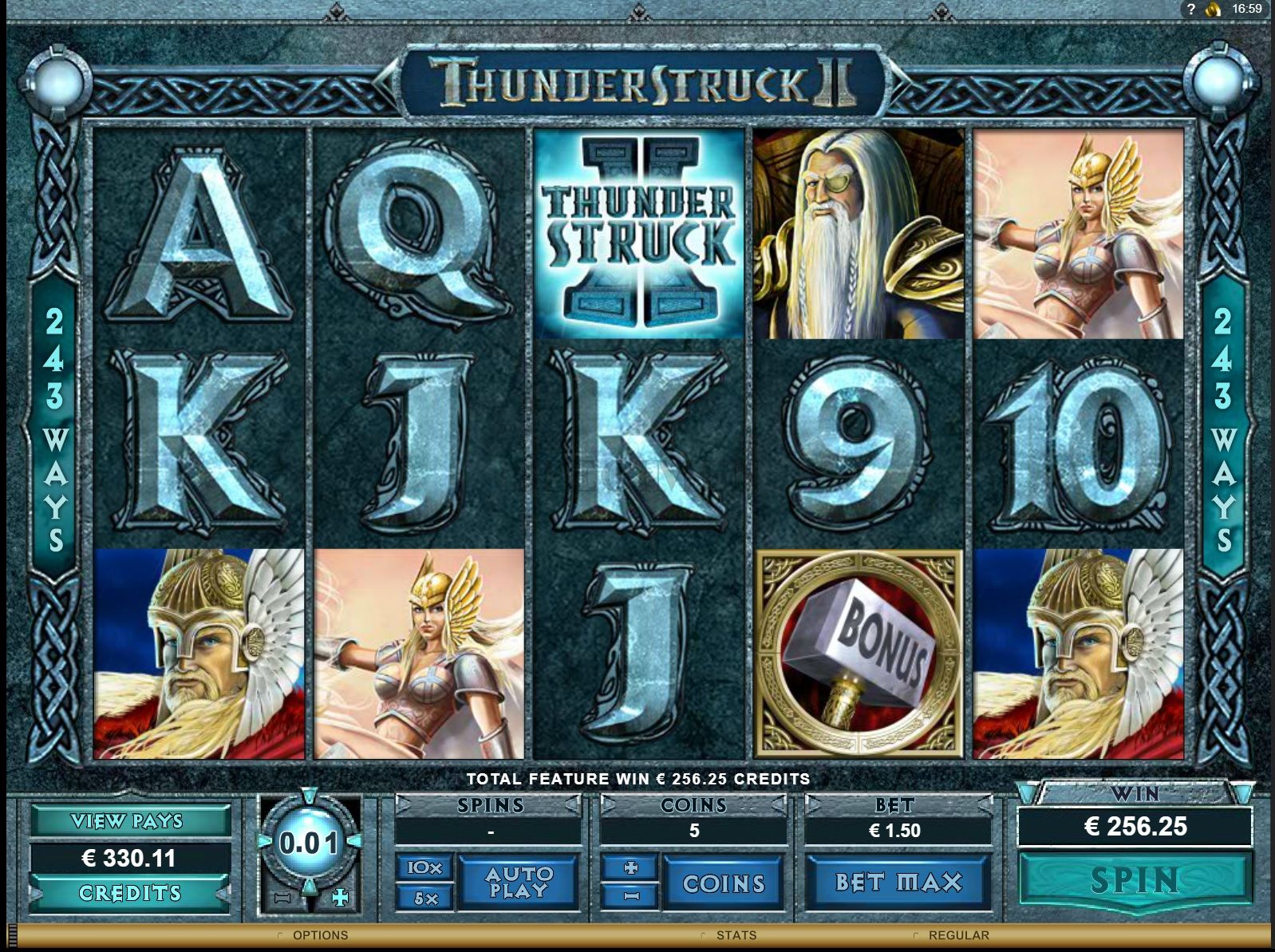Click the minus icon to decrease coins

(x=631, y=895)
